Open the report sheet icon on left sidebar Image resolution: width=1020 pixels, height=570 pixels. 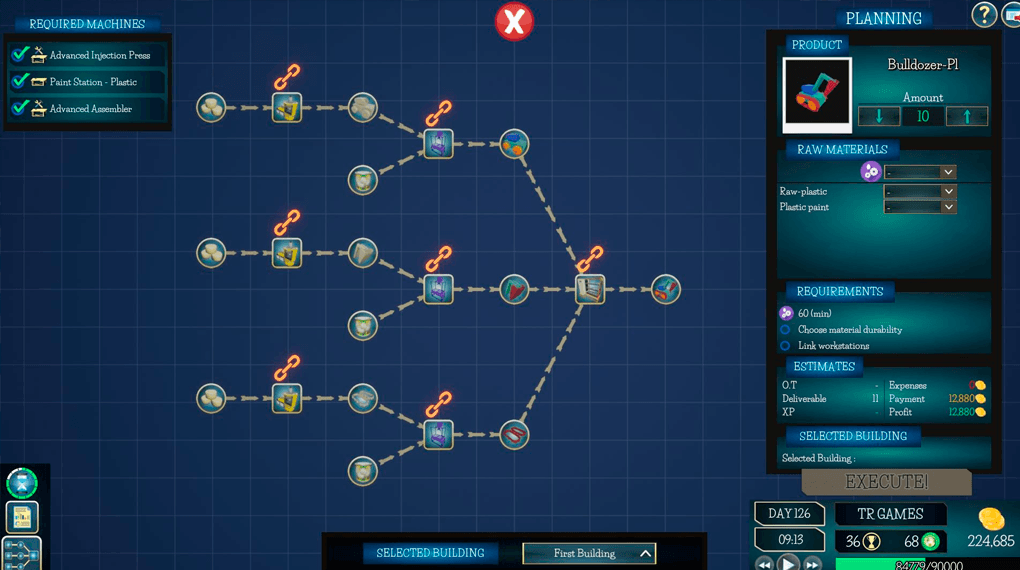[x=22, y=517]
